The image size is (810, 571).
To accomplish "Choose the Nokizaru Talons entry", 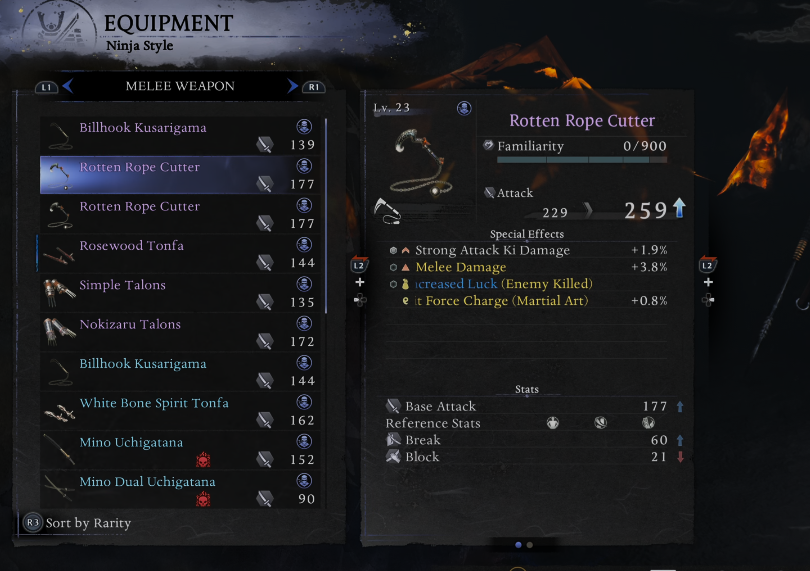I will [x=180, y=332].
